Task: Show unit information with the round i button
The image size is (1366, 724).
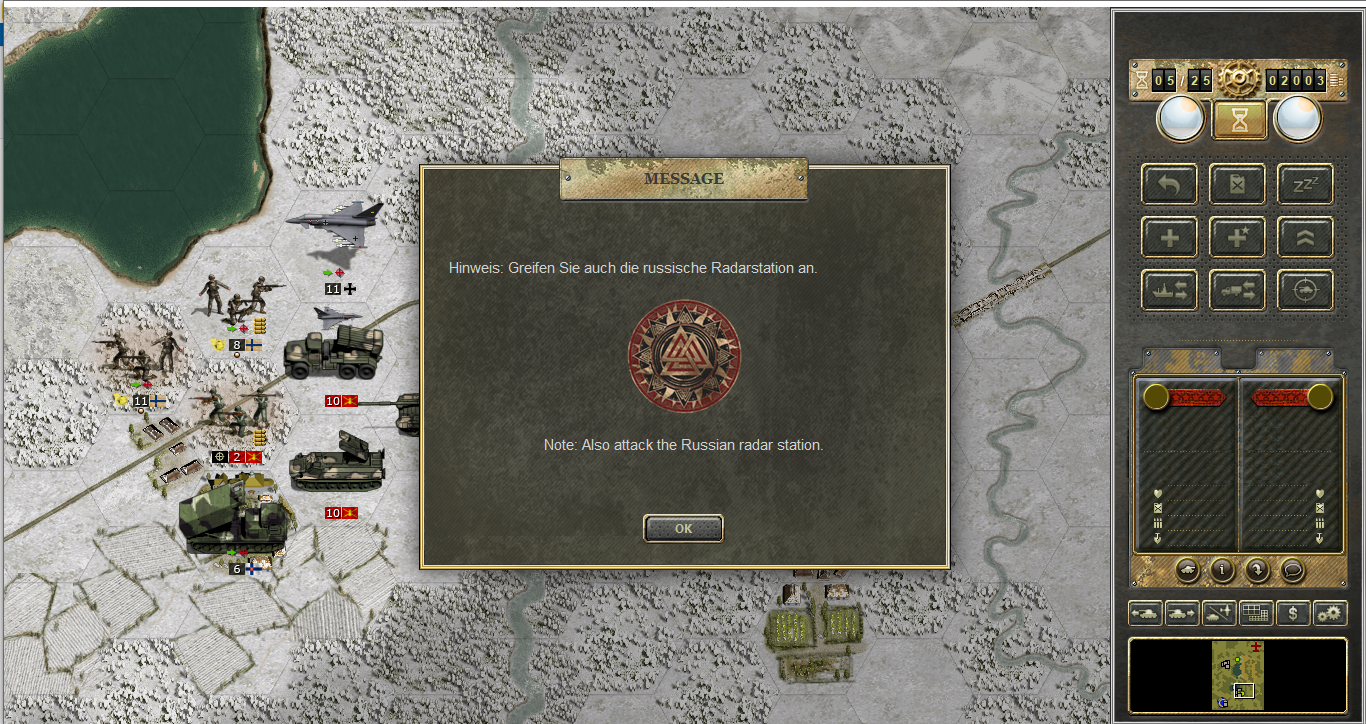Action: pyautogui.click(x=1222, y=570)
